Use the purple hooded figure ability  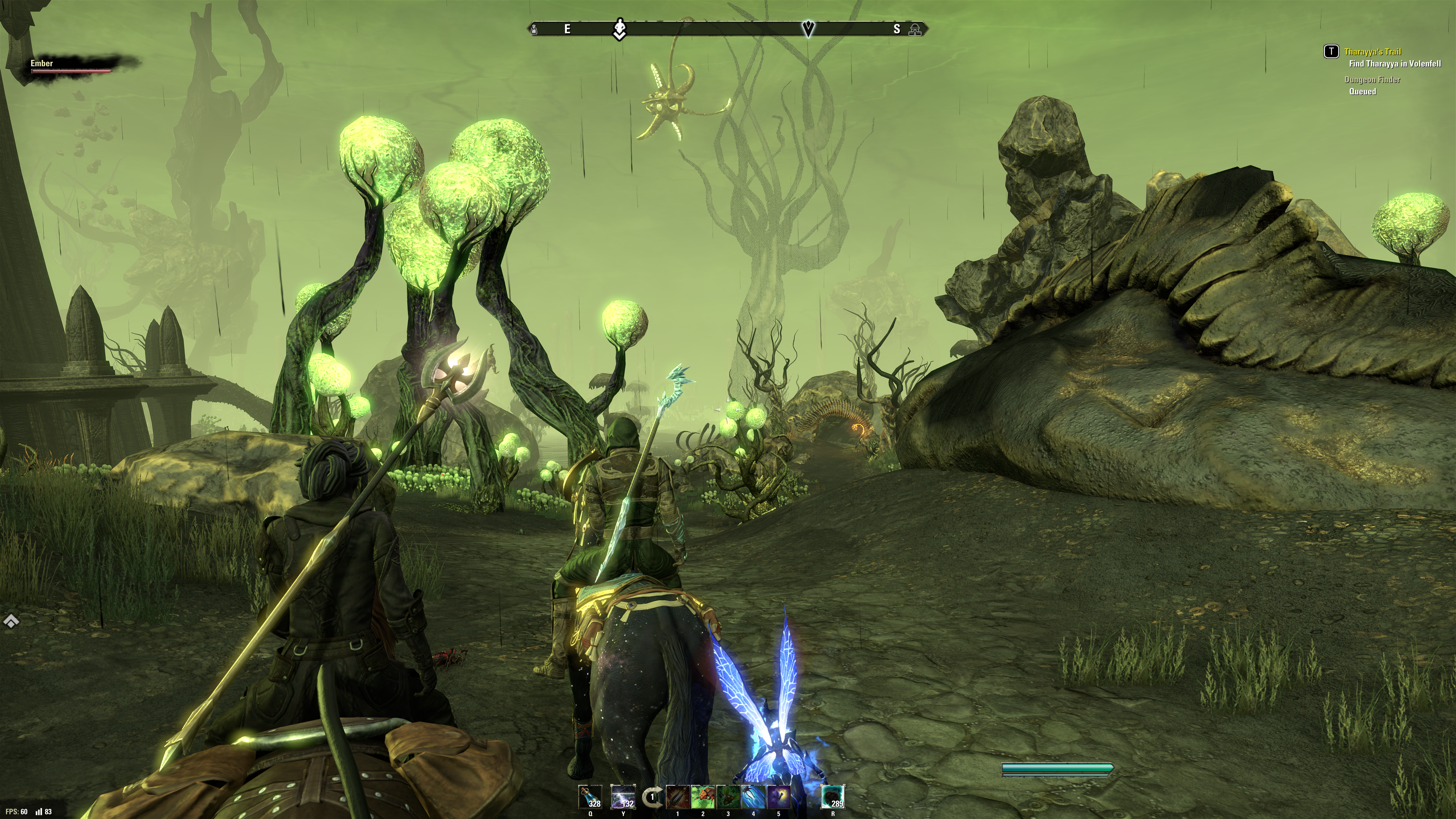point(778,797)
